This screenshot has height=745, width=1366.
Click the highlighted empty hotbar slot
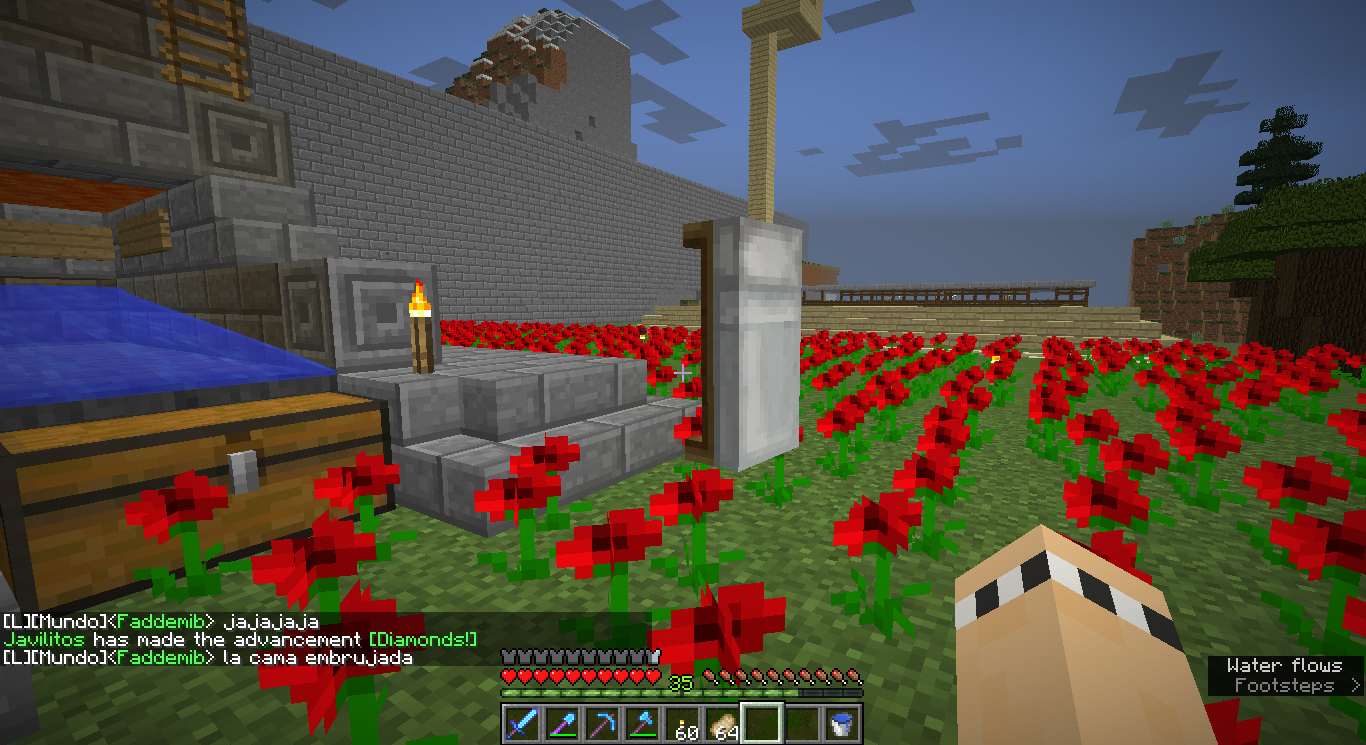point(762,722)
